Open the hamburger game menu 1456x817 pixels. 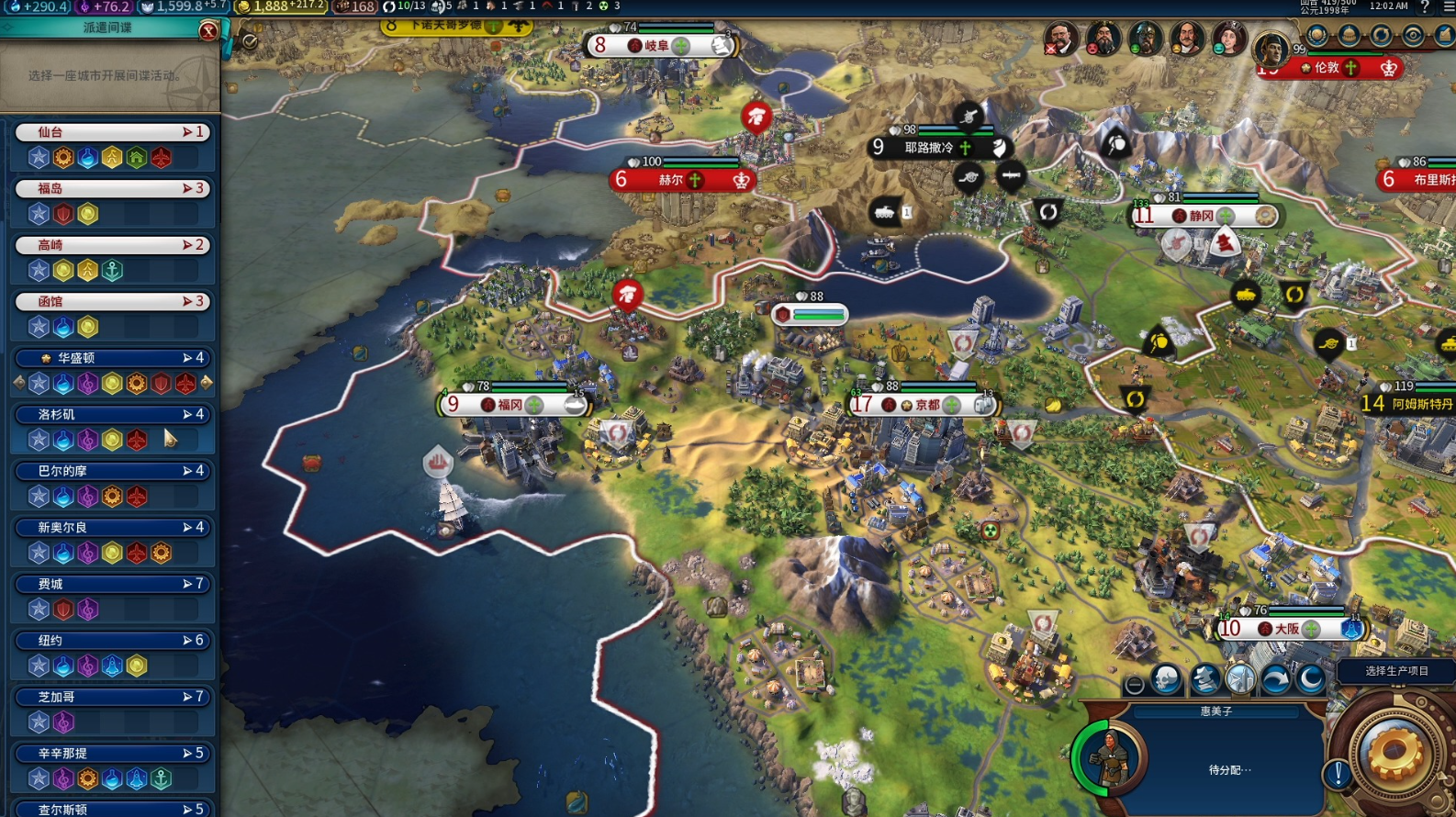click(1448, 6)
